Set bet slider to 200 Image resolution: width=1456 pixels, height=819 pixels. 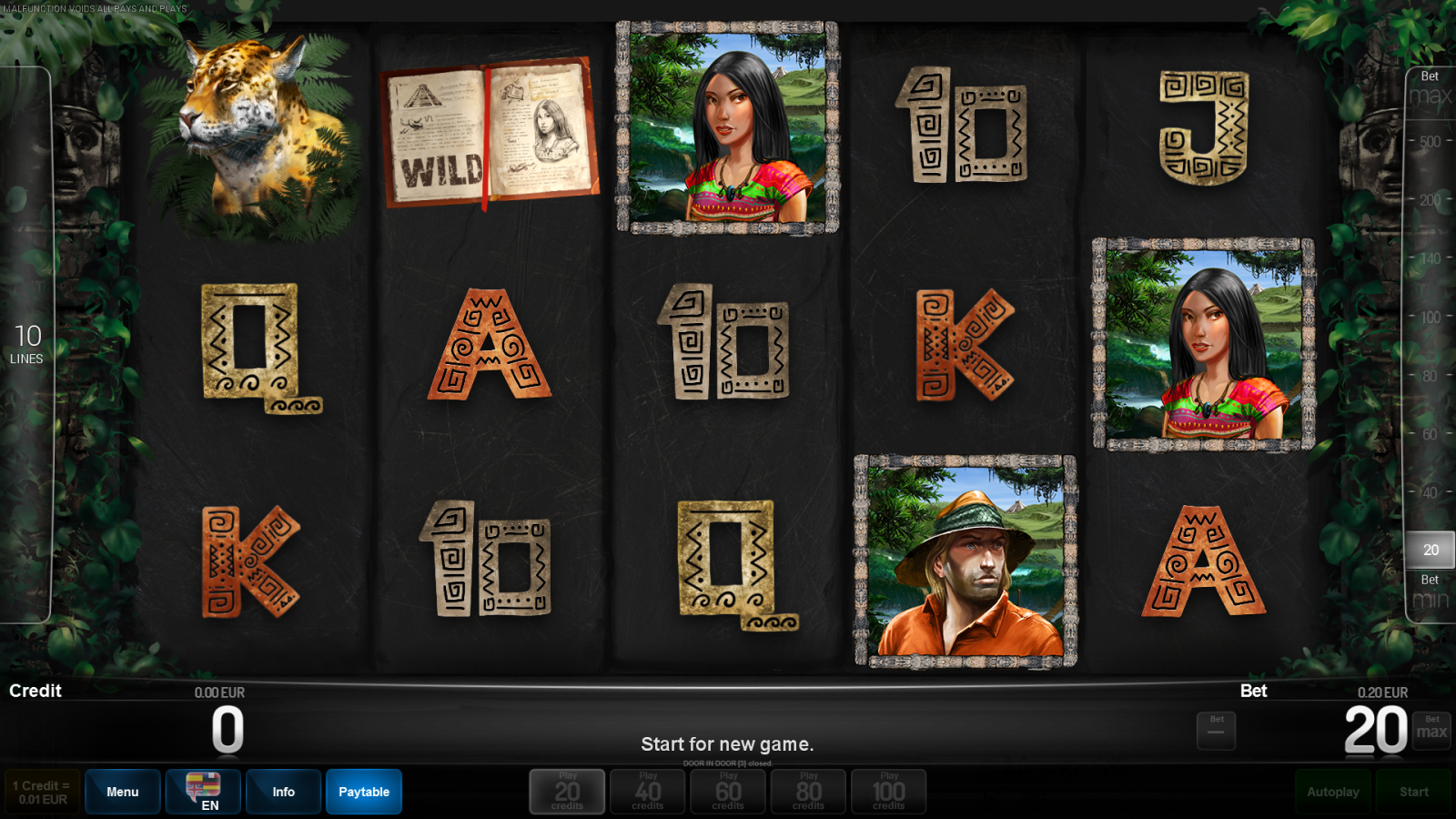tap(1430, 200)
